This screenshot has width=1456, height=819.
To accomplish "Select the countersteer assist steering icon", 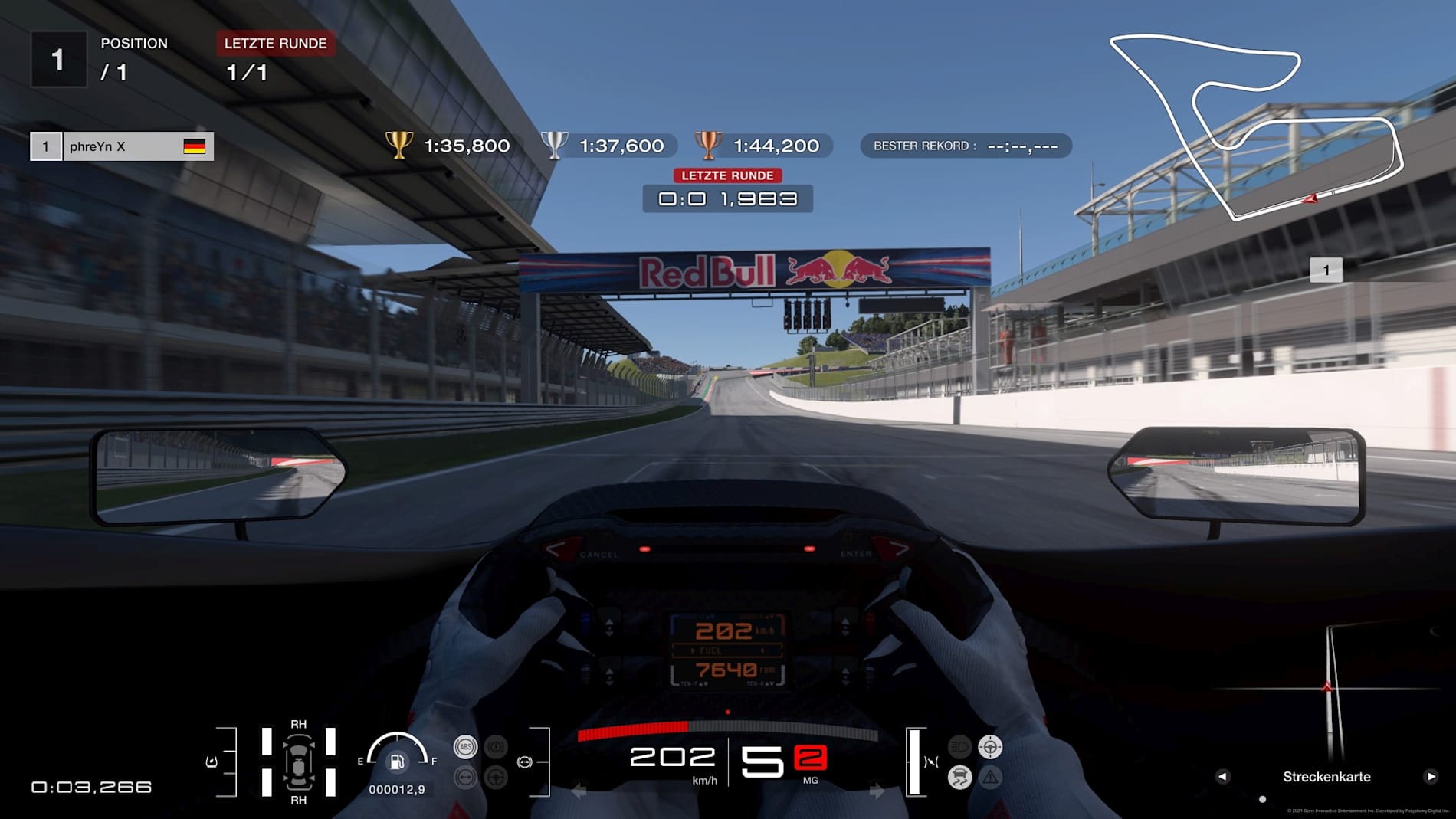I will pyautogui.click(x=990, y=746).
